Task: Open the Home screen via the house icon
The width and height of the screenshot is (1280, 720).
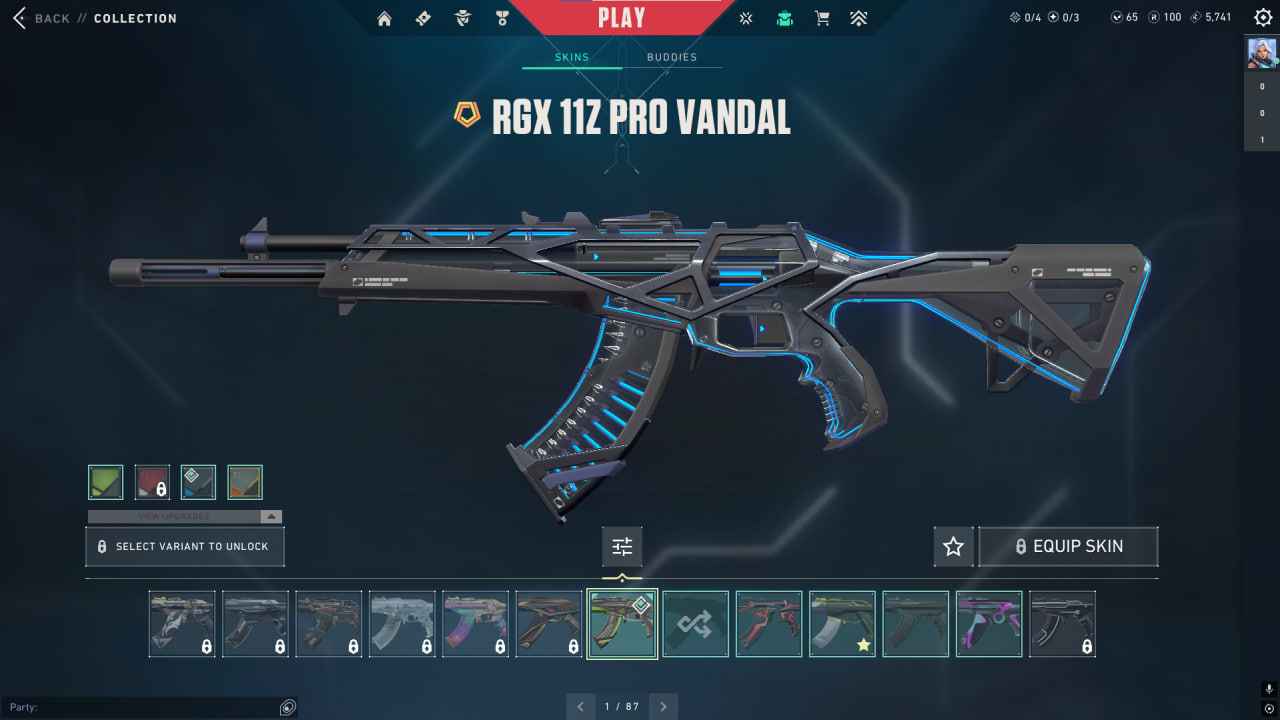Action: pyautogui.click(x=384, y=17)
